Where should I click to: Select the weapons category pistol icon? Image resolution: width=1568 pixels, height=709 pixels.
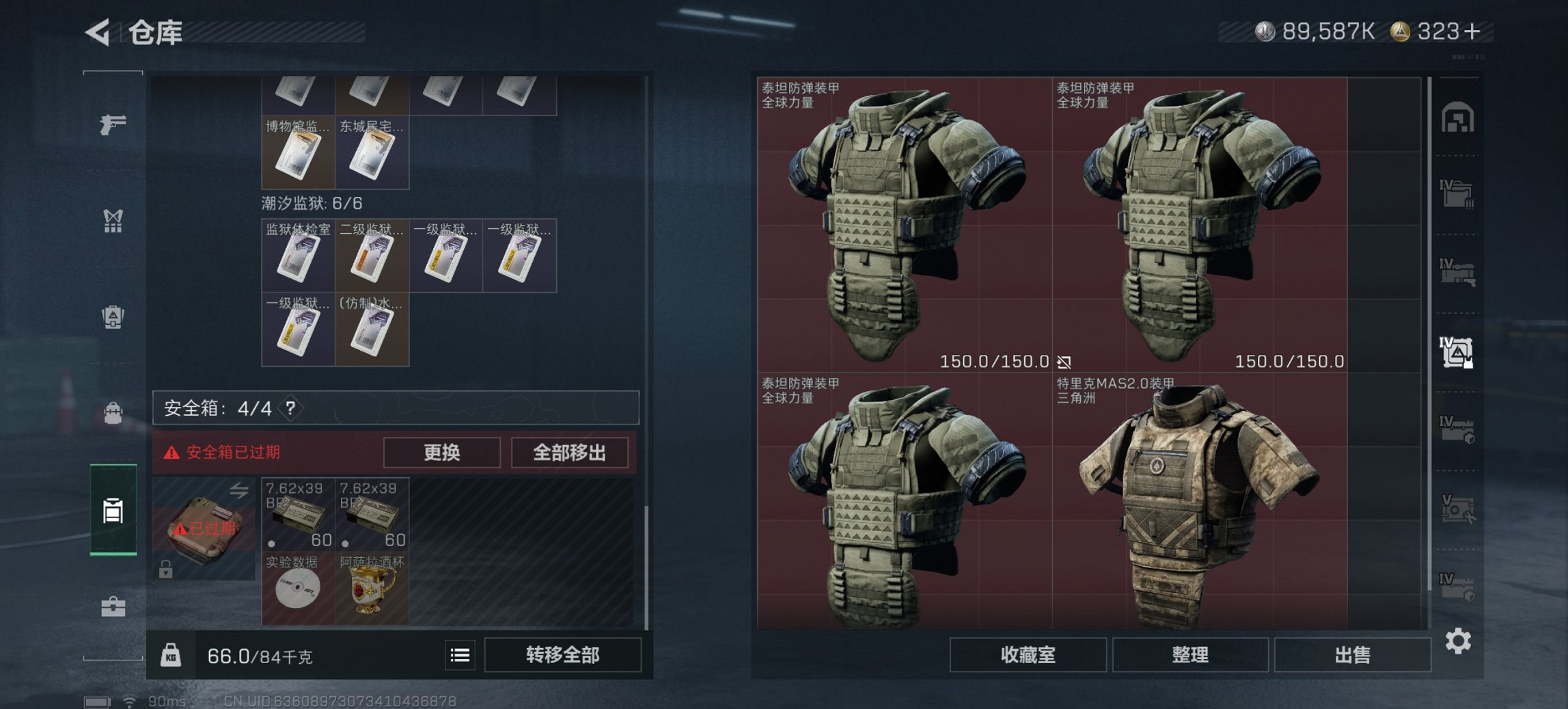coord(115,125)
